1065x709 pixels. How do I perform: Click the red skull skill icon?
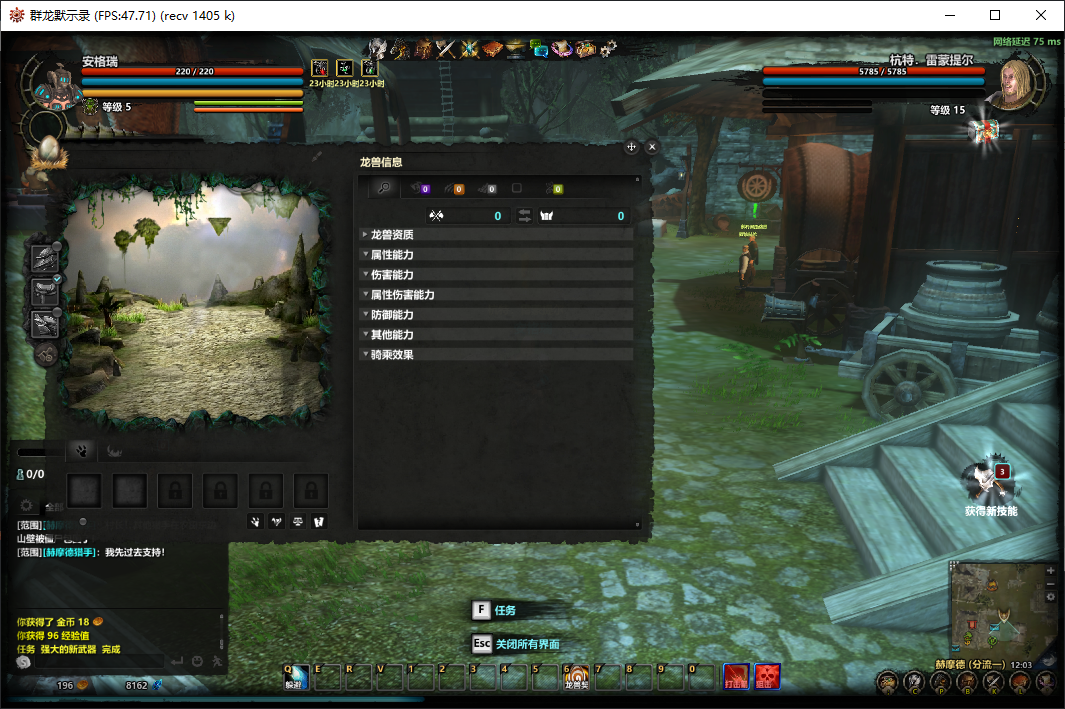click(767, 677)
